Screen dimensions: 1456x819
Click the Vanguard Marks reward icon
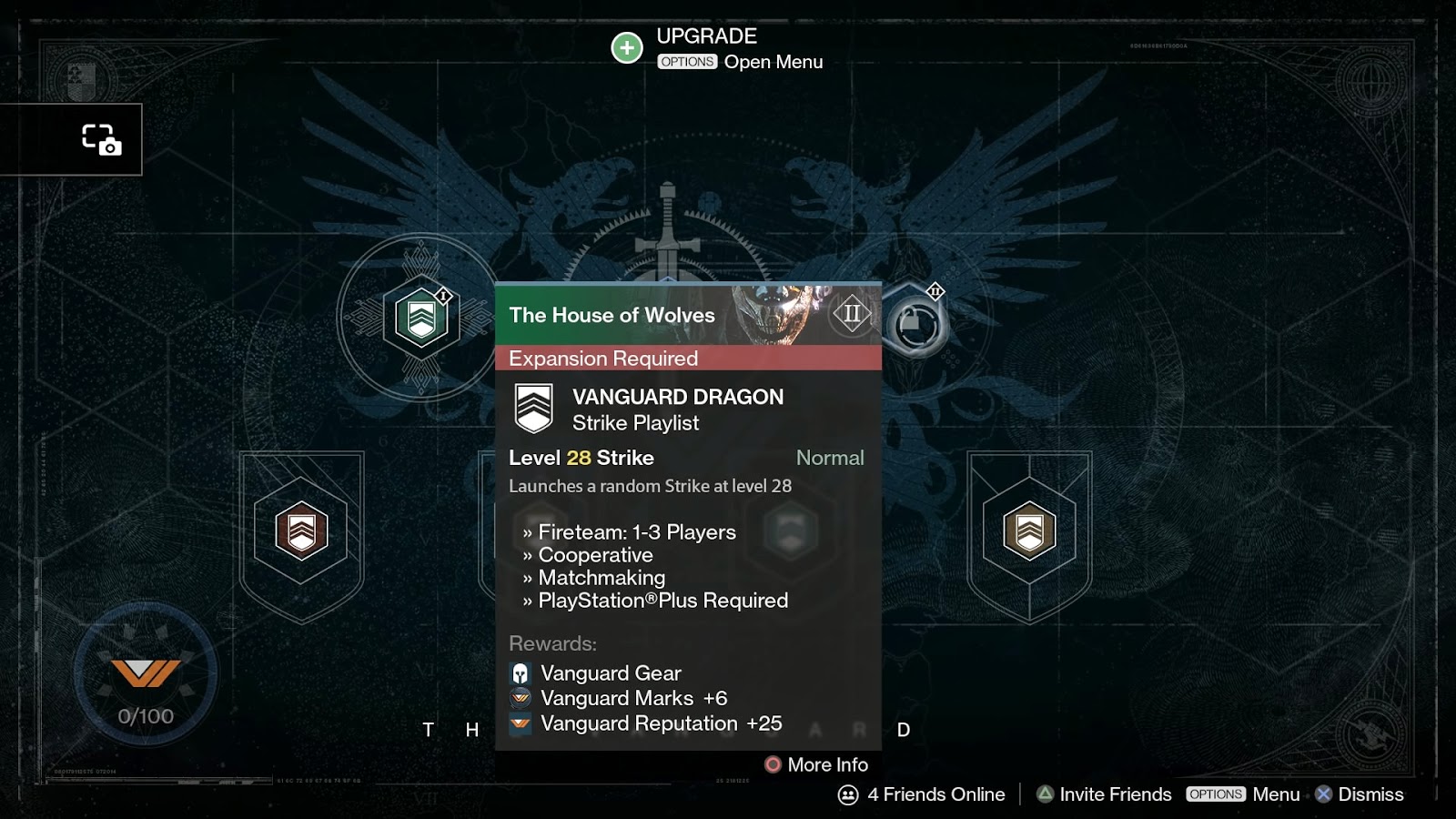[519, 699]
